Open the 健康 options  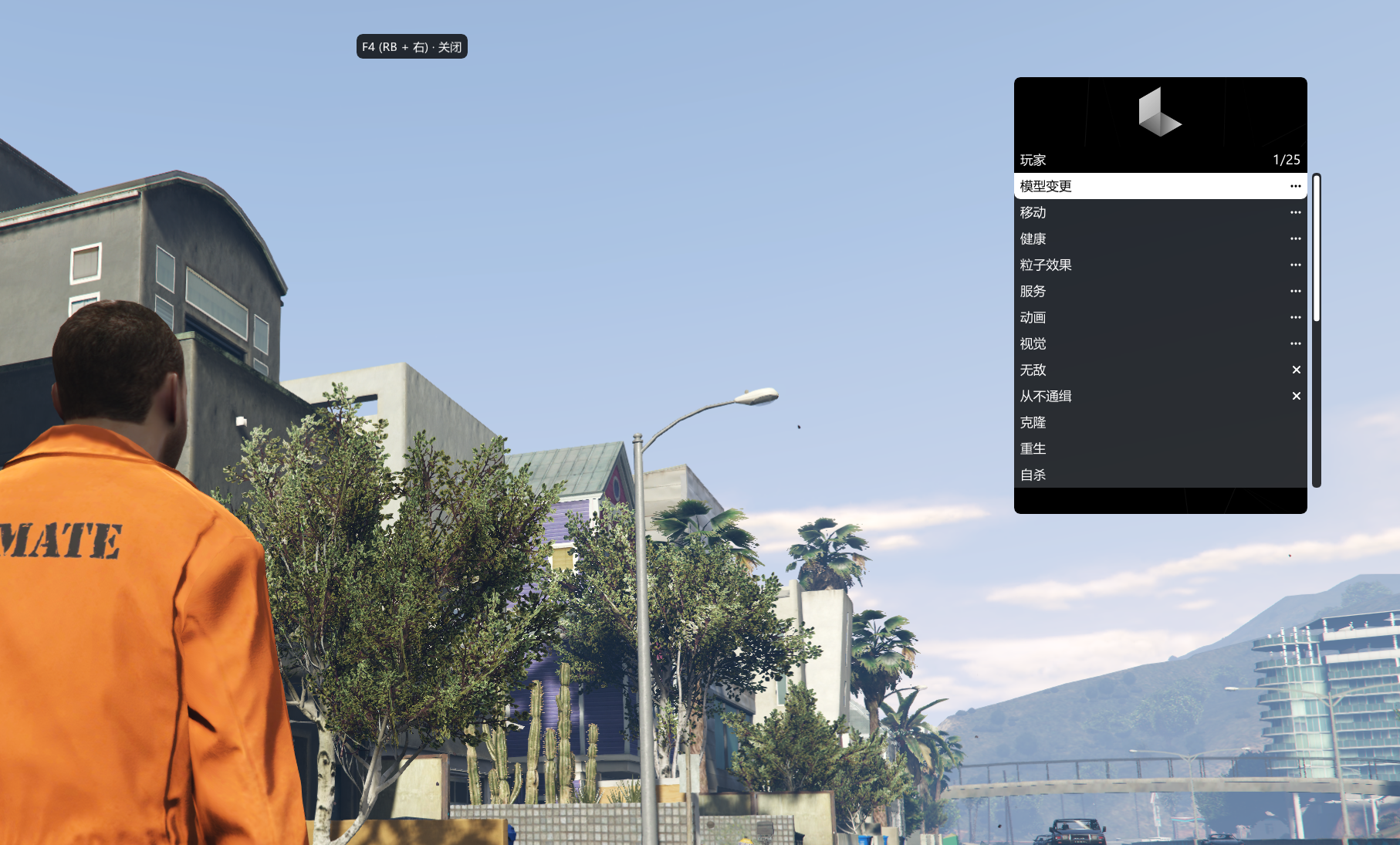coord(1159,238)
